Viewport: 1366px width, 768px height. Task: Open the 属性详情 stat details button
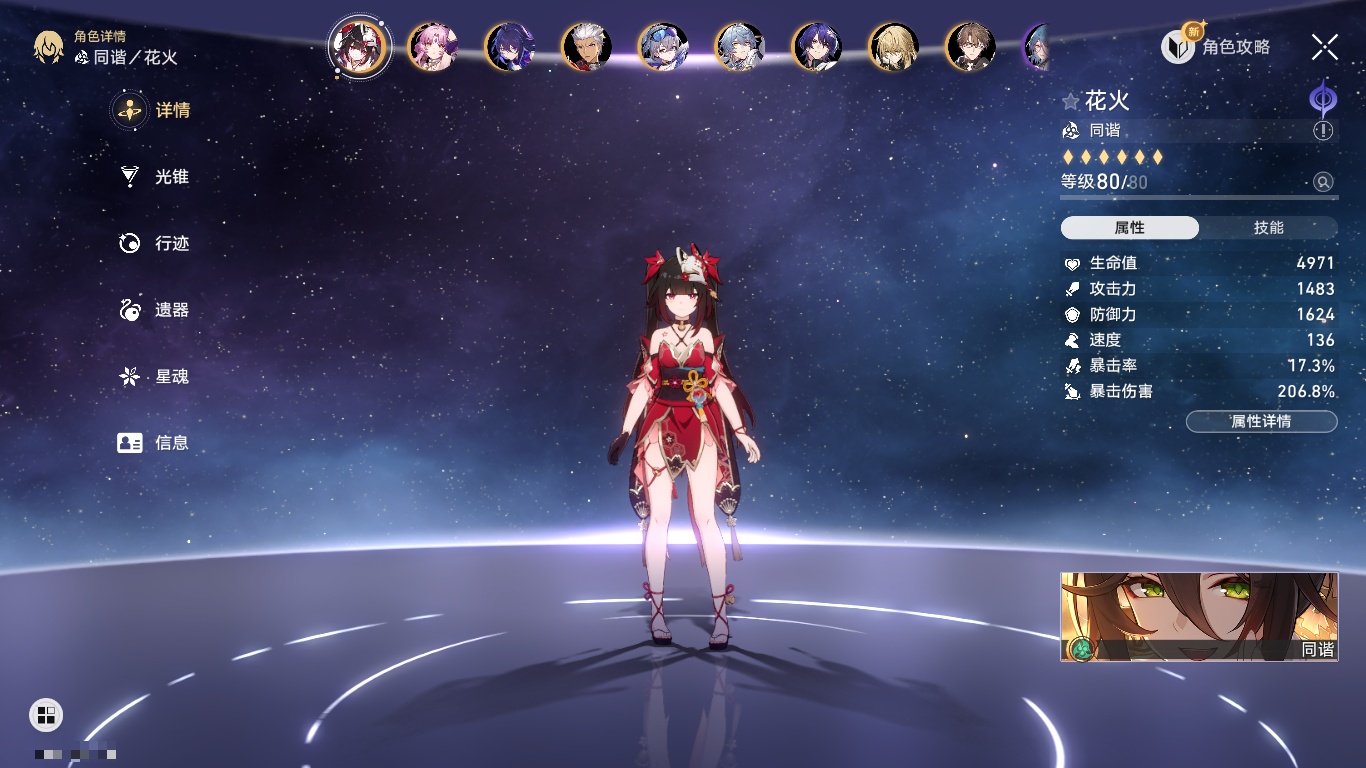point(1261,421)
